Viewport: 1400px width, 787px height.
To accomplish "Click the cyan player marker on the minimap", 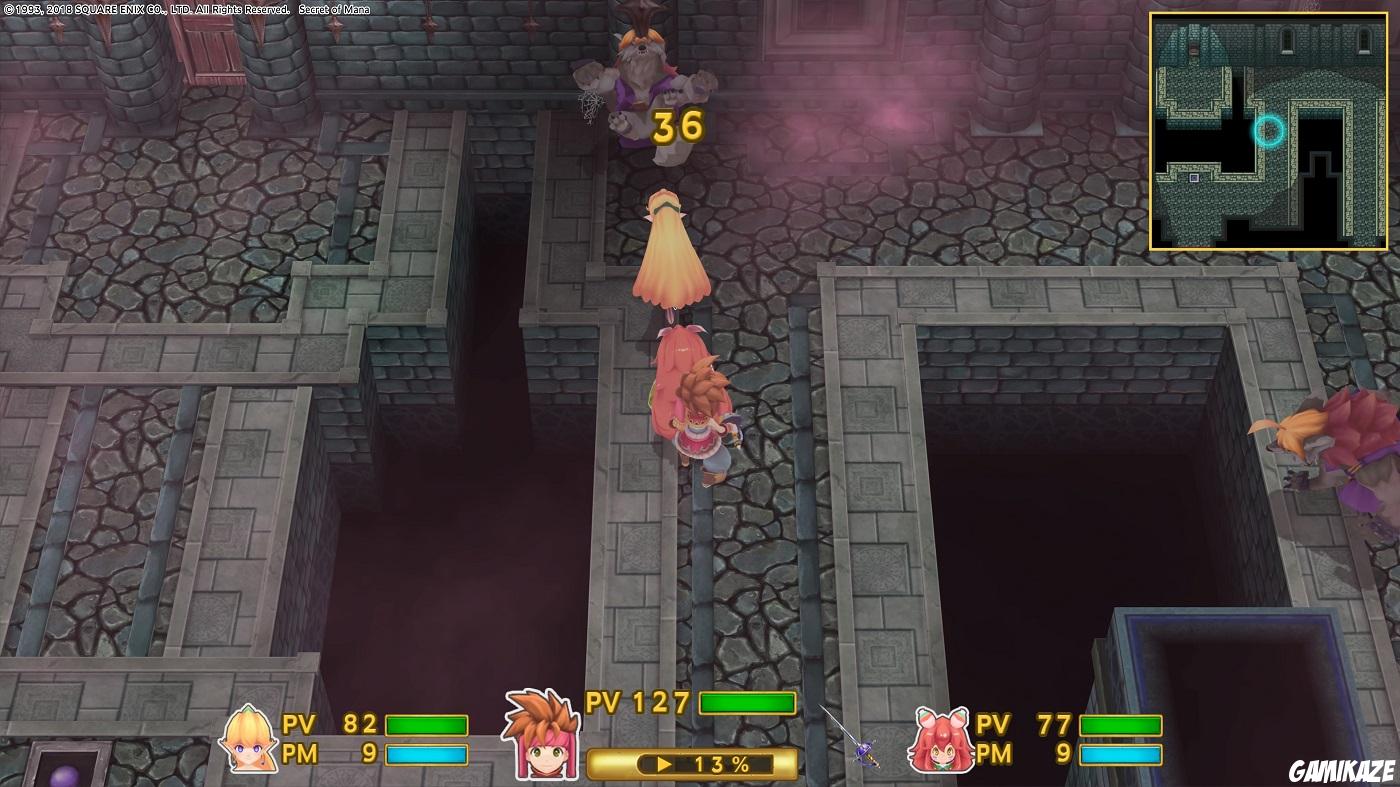I will 1268,130.
